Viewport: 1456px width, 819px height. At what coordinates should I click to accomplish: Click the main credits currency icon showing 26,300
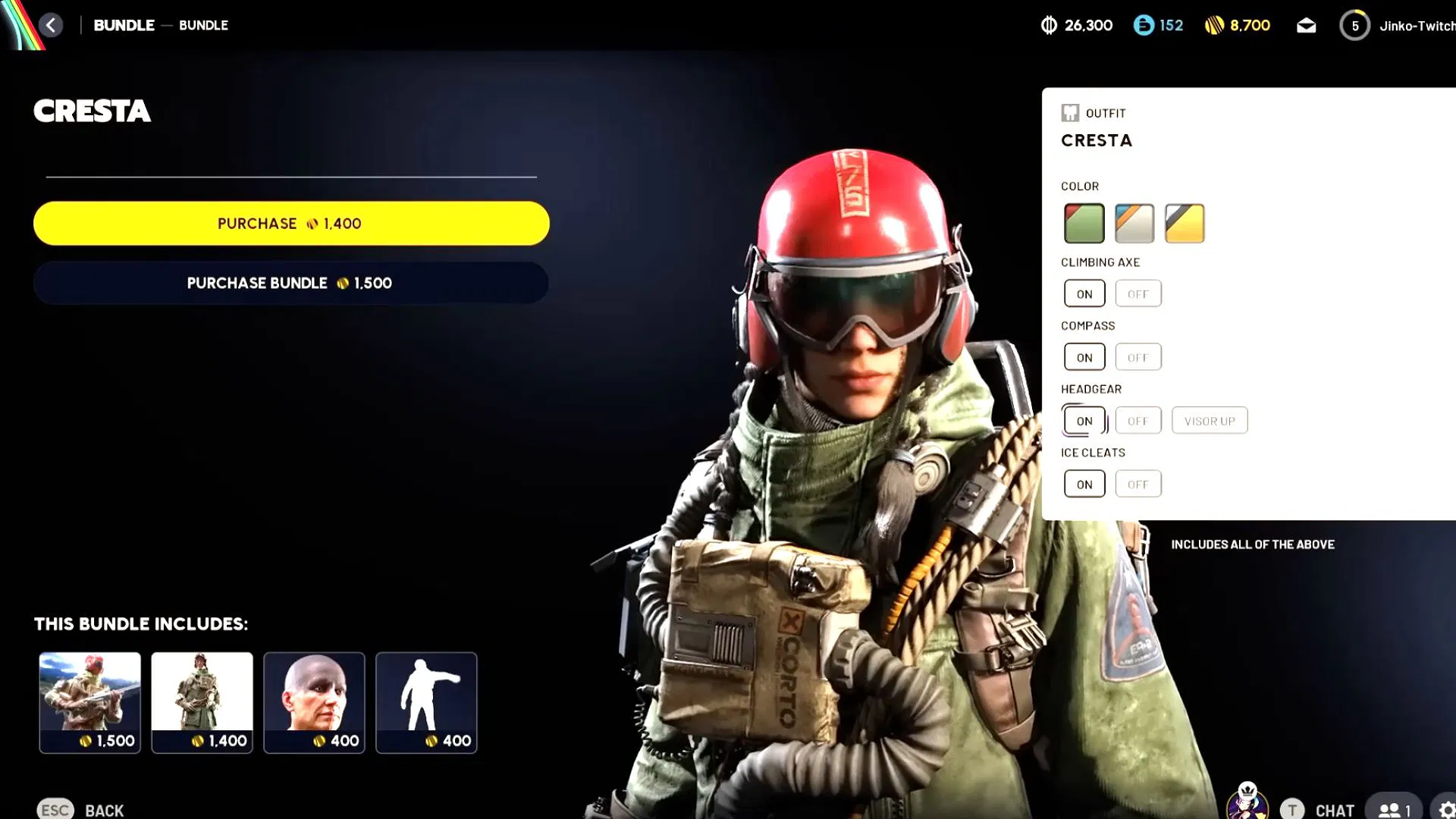1050,25
